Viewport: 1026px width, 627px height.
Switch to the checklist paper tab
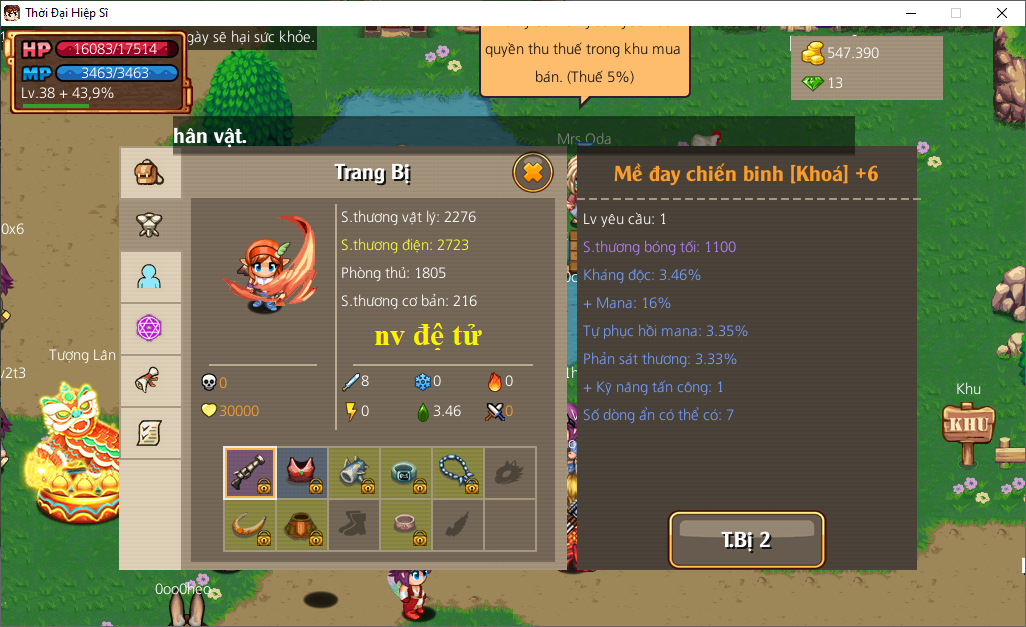tap(150, 433)
